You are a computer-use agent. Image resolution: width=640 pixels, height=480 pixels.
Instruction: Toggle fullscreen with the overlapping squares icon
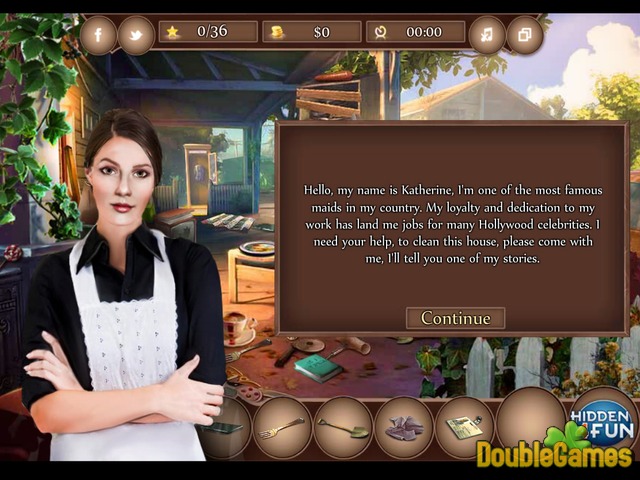(524, 35)
